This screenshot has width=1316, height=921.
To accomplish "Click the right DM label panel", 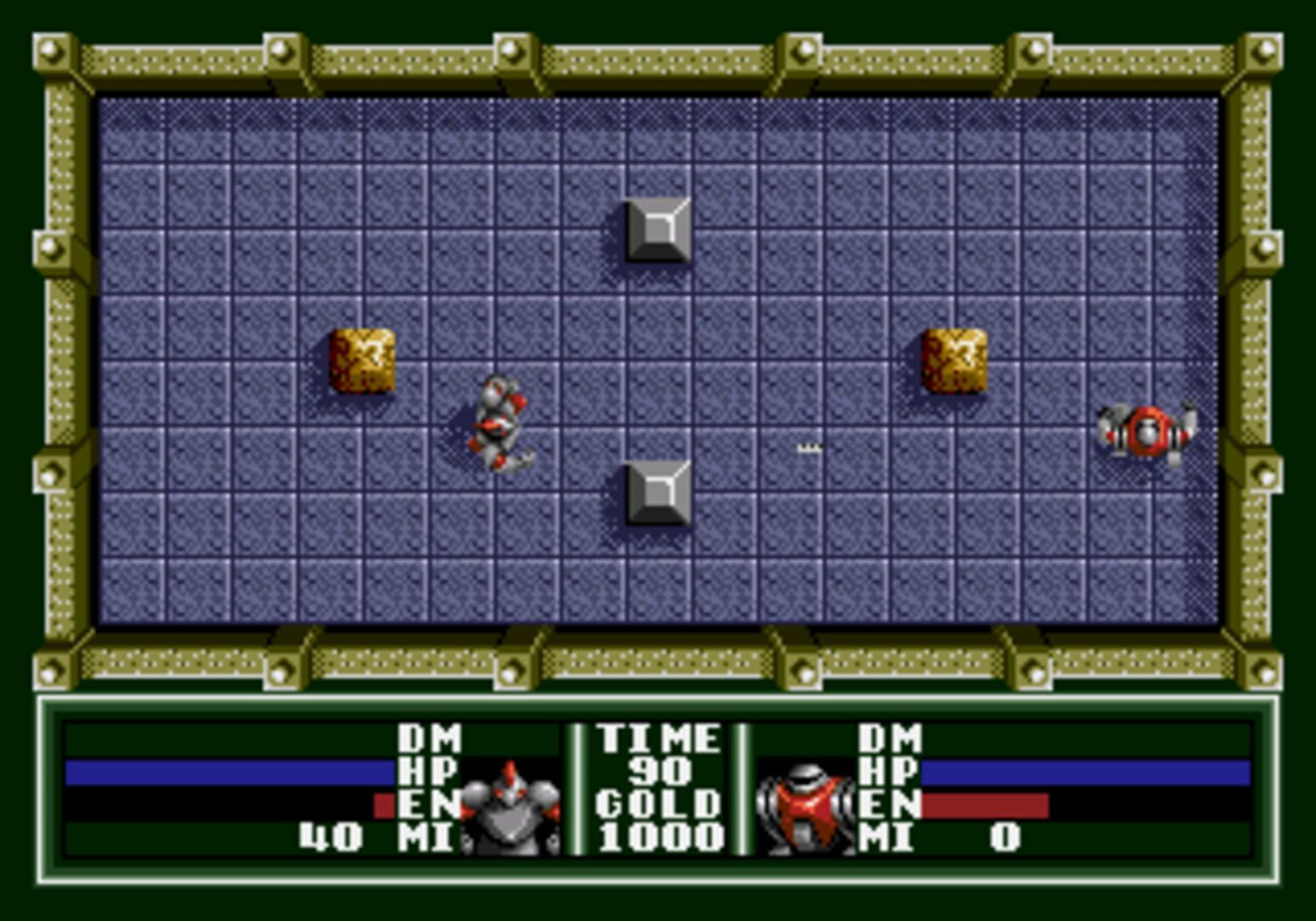I will [x=889, y=738].
